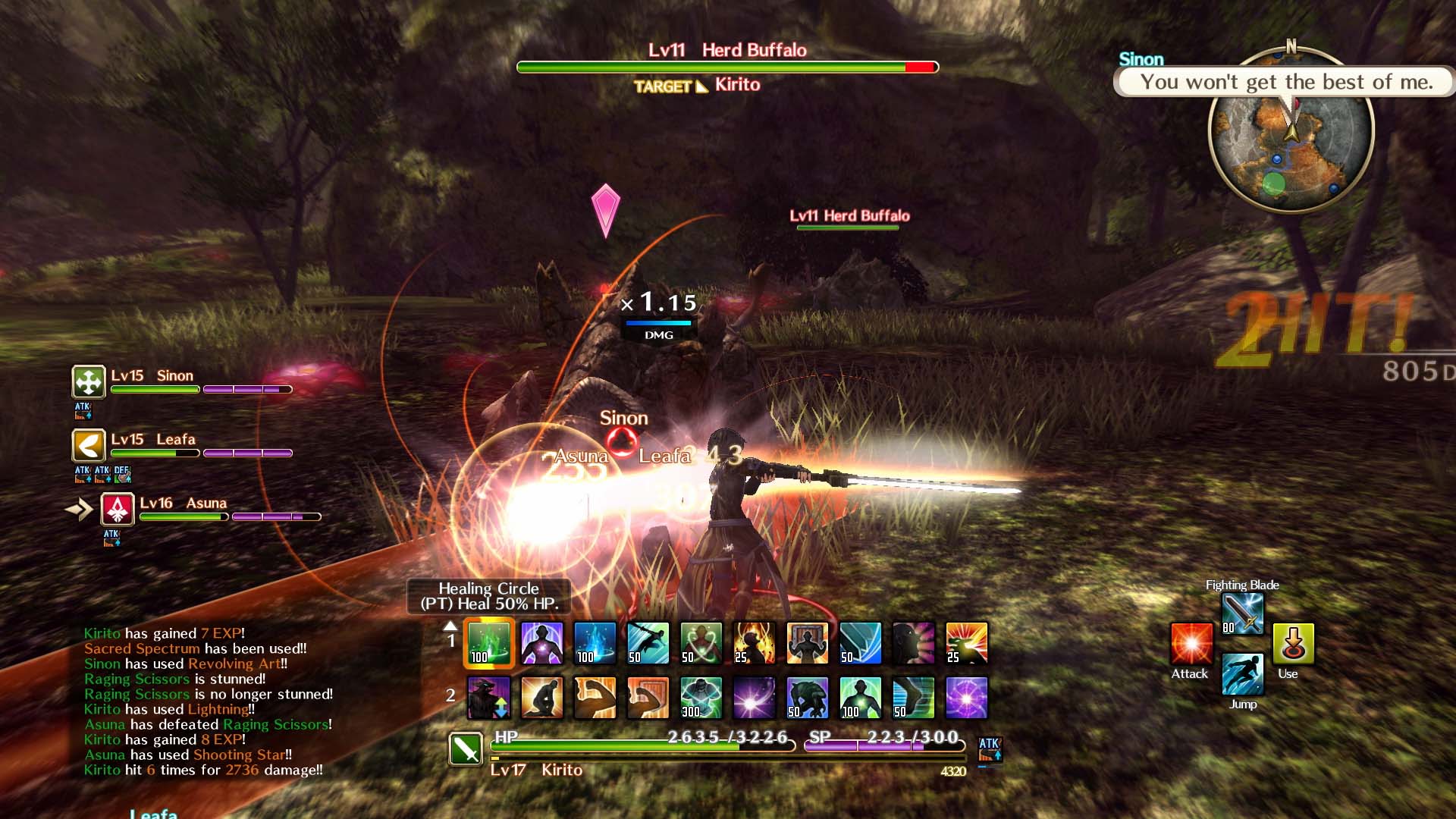Screen dimensions: 1456x819
Task: Switch skill palette with the up arrow
Action: [450, 626]
